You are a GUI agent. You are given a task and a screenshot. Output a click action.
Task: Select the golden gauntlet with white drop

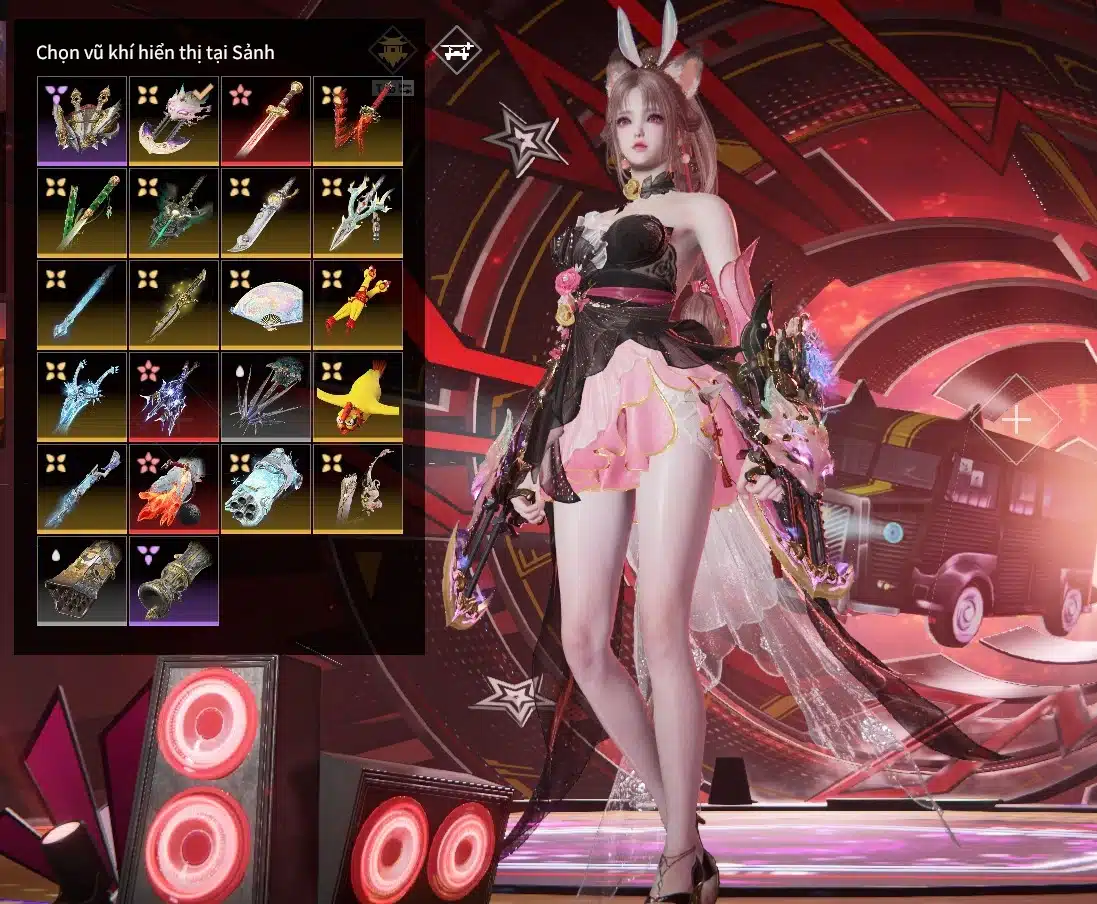click(82, 580)
